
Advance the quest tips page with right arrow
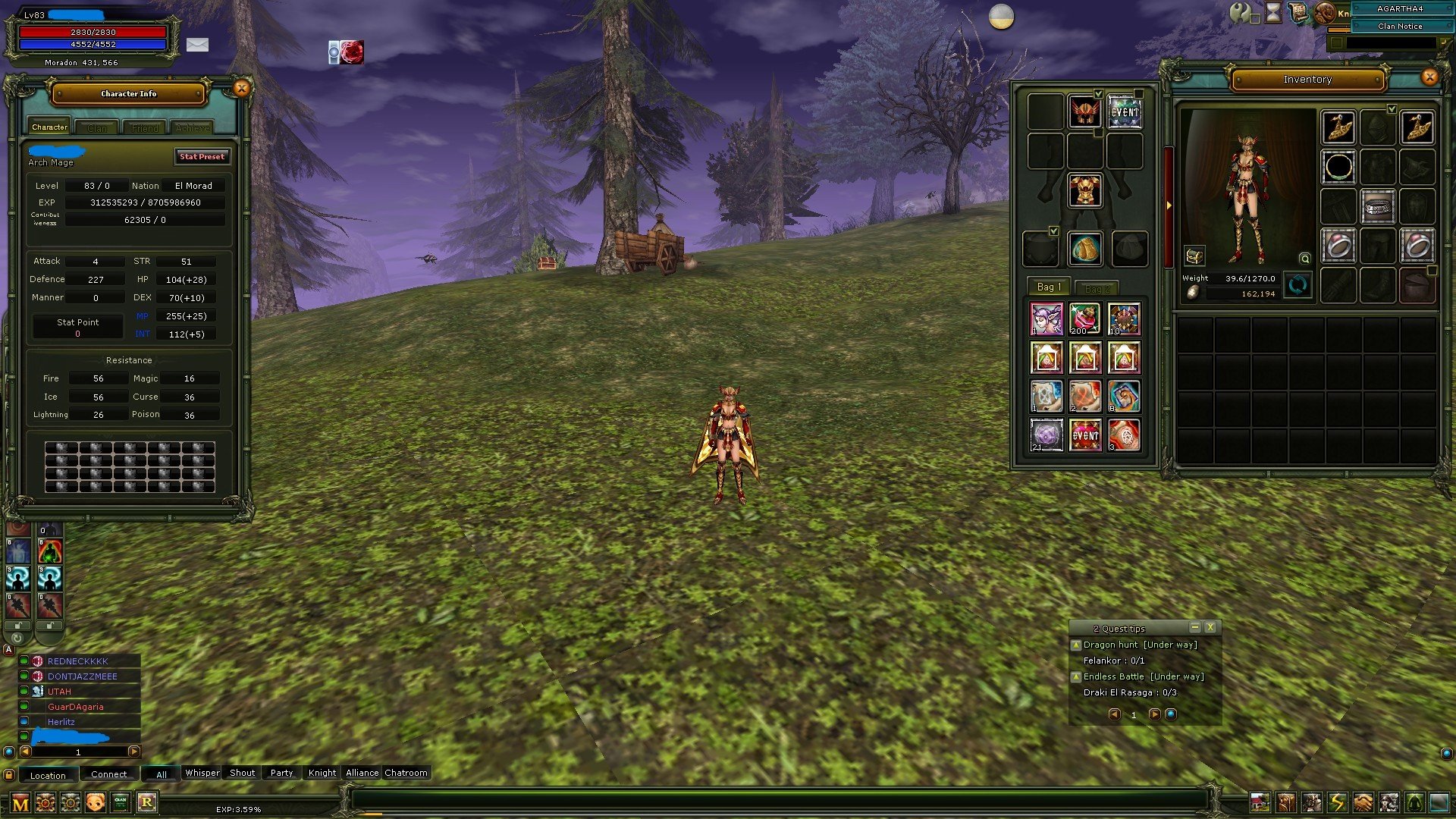[1154, 714]
